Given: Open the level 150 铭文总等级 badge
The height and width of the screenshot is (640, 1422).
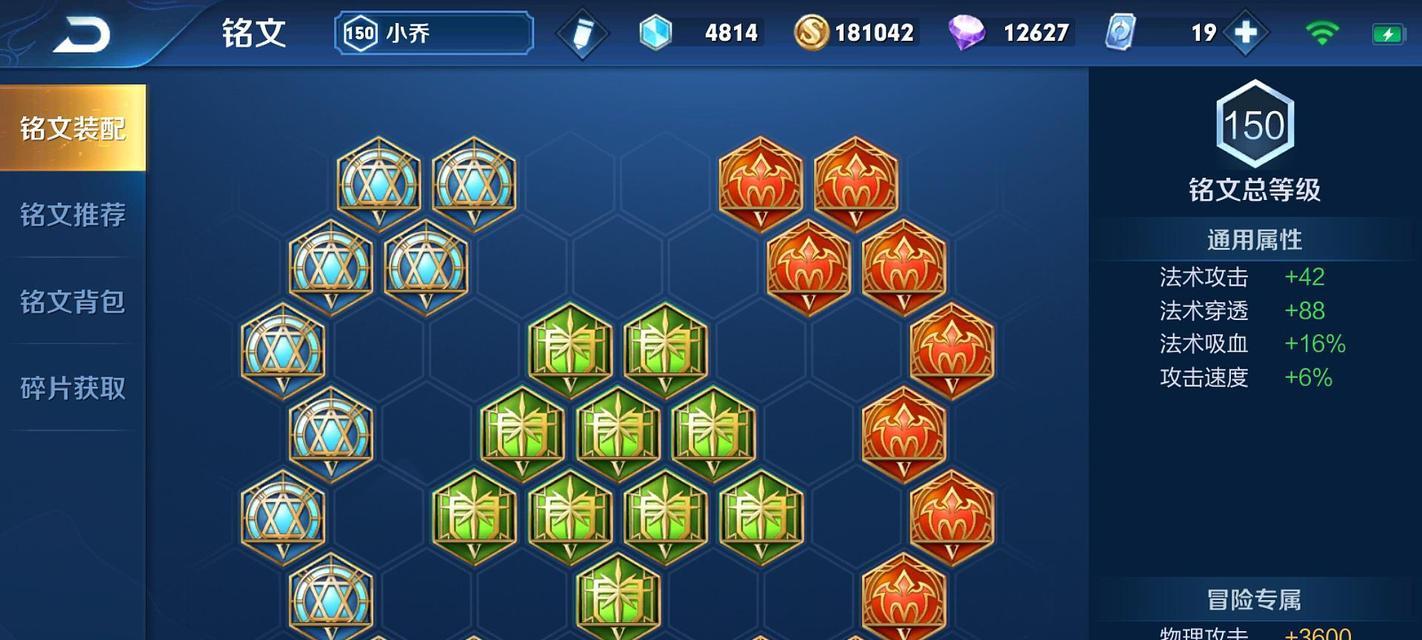Looking at the screenshot, I should pos(1254,126).
